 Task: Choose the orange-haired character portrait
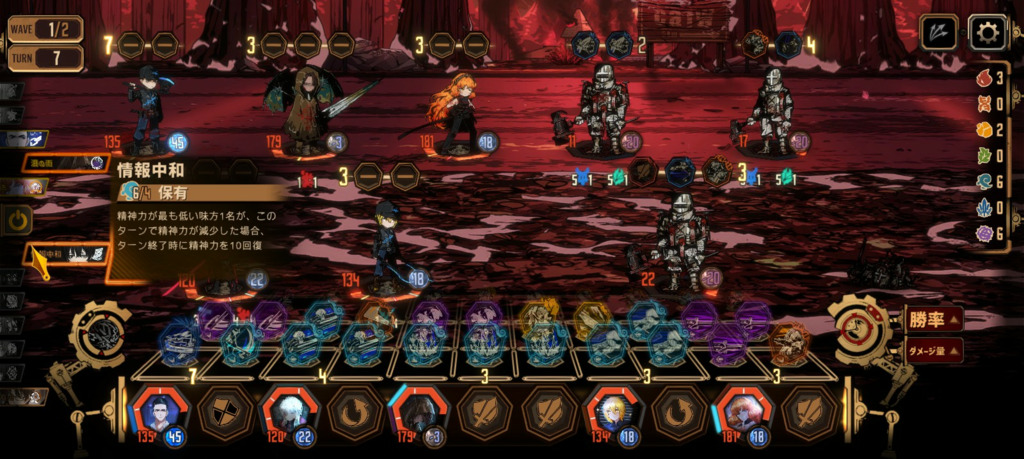coord(741,411)
